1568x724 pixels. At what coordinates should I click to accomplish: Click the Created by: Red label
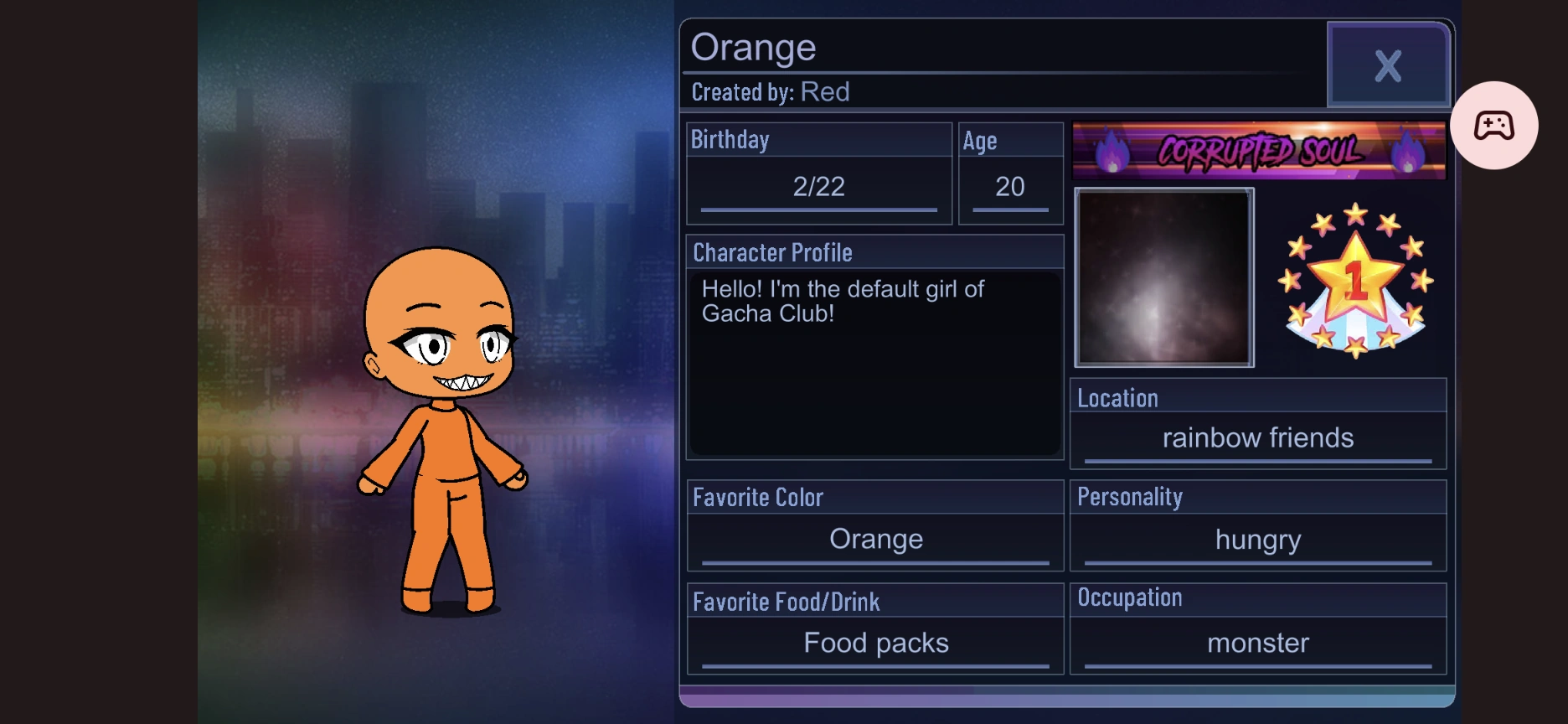(x=771, y=92)
